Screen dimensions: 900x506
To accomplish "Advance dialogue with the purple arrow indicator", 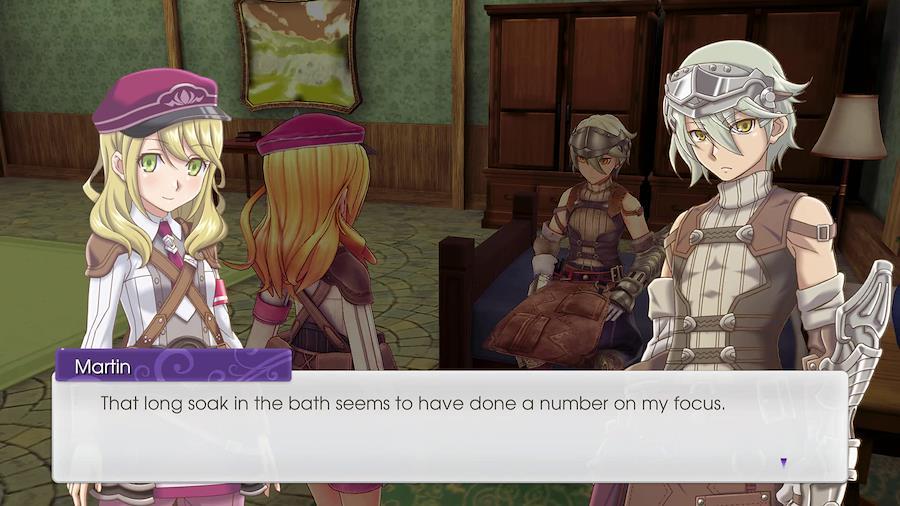I will (783, 462).
